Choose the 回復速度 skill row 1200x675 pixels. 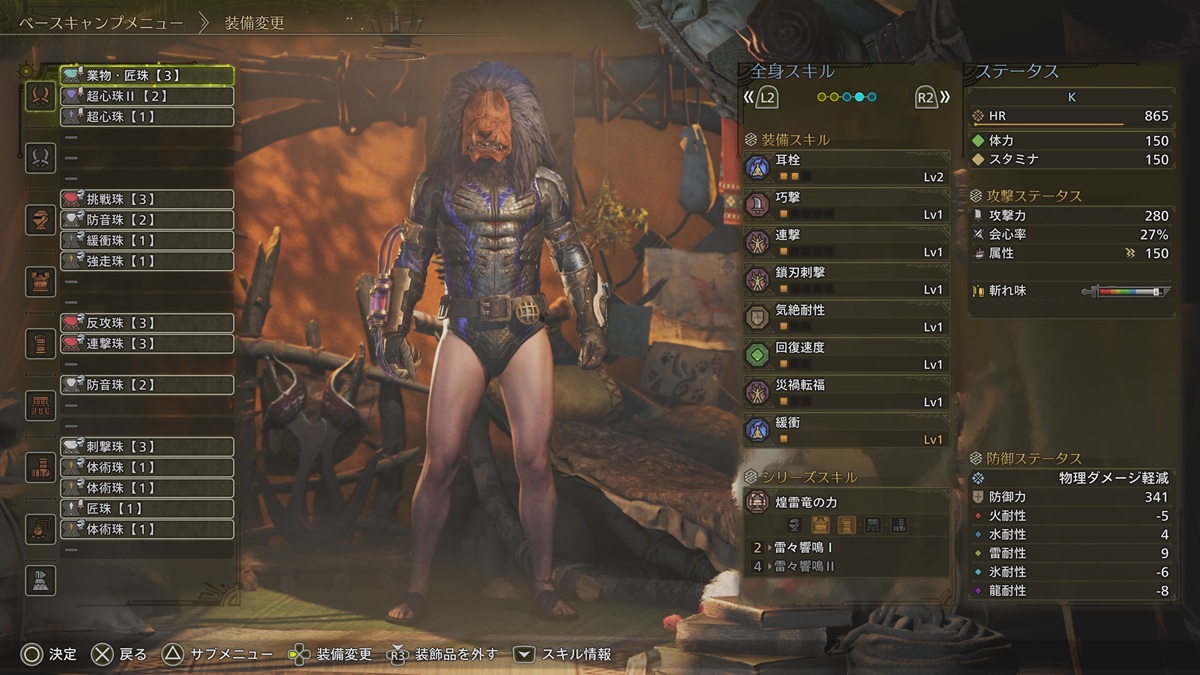point(847,355)
